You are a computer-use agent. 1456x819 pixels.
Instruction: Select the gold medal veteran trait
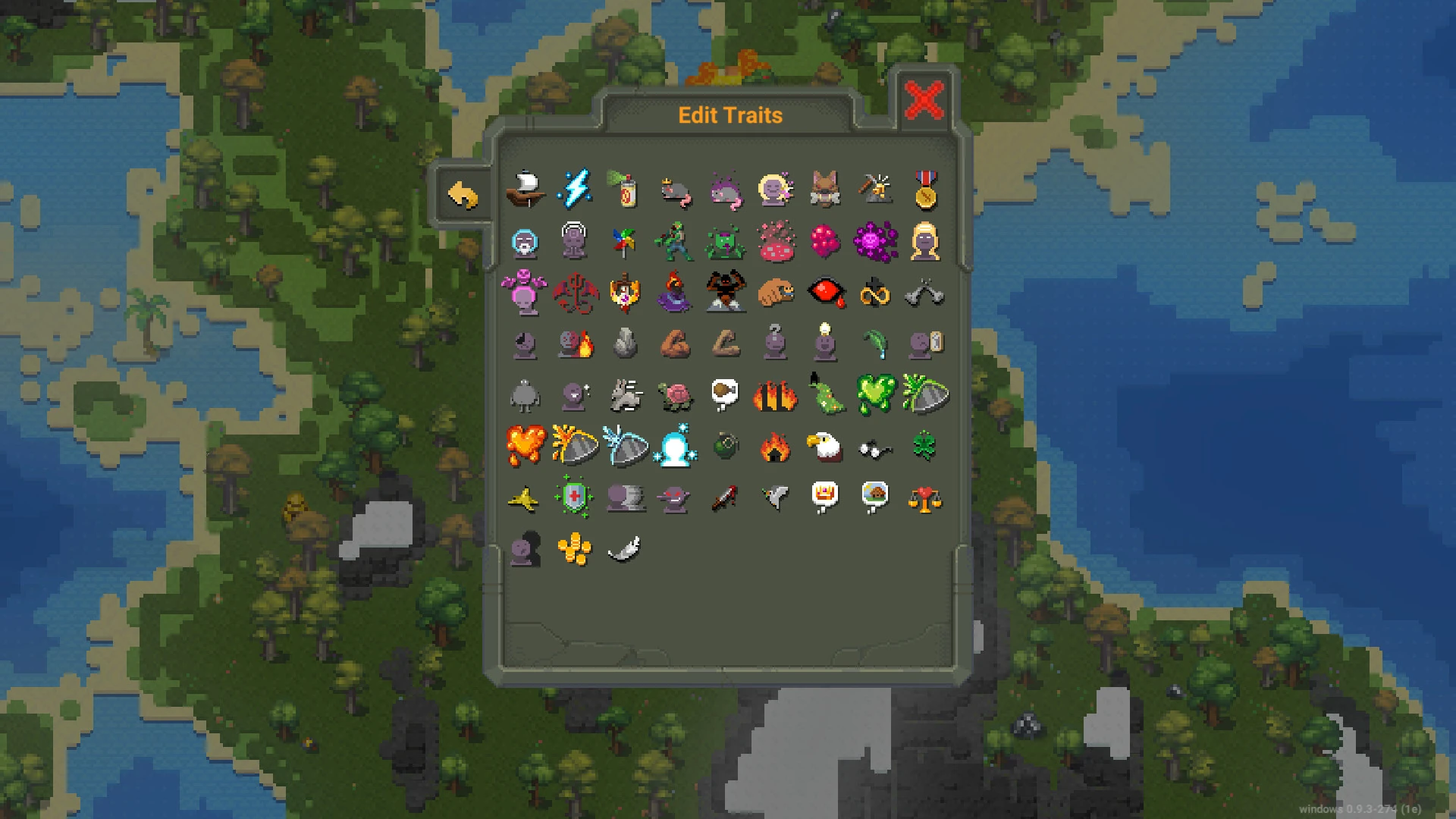point(925,192)
